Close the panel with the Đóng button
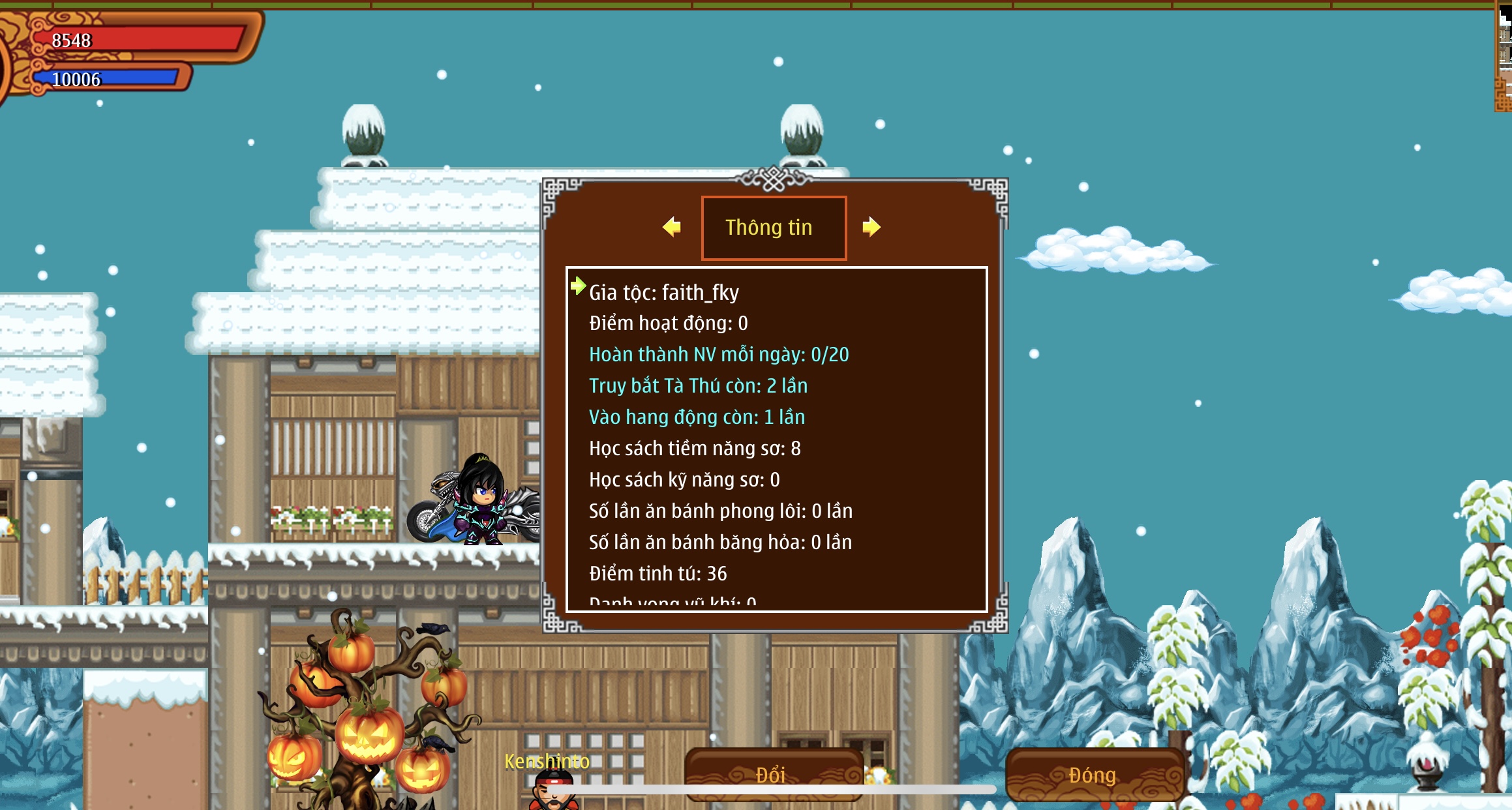Image resolution: width=1512 pixels, height=810 pixels. click(1094, 774)
